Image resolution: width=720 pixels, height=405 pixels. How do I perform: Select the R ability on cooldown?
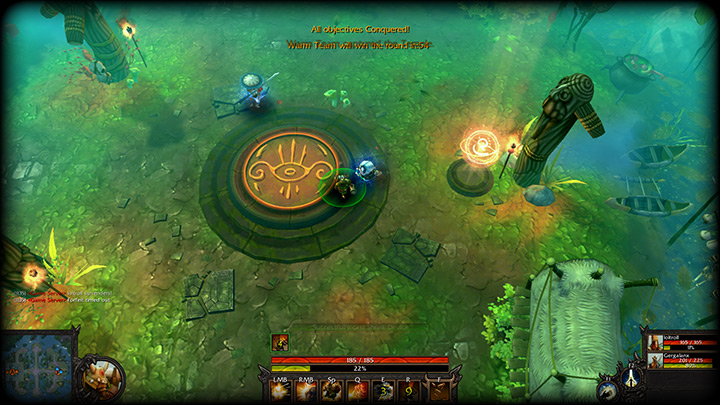coord(409,391)
